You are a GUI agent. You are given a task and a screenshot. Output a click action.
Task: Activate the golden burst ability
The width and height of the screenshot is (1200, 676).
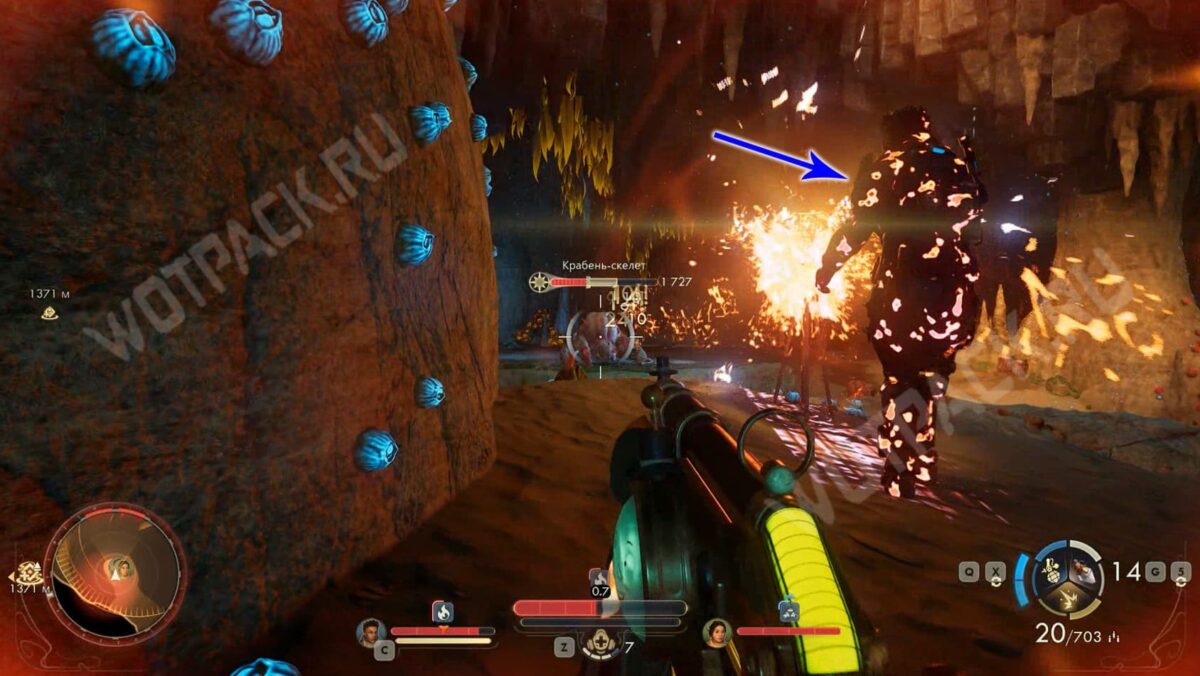(1068, 600)
